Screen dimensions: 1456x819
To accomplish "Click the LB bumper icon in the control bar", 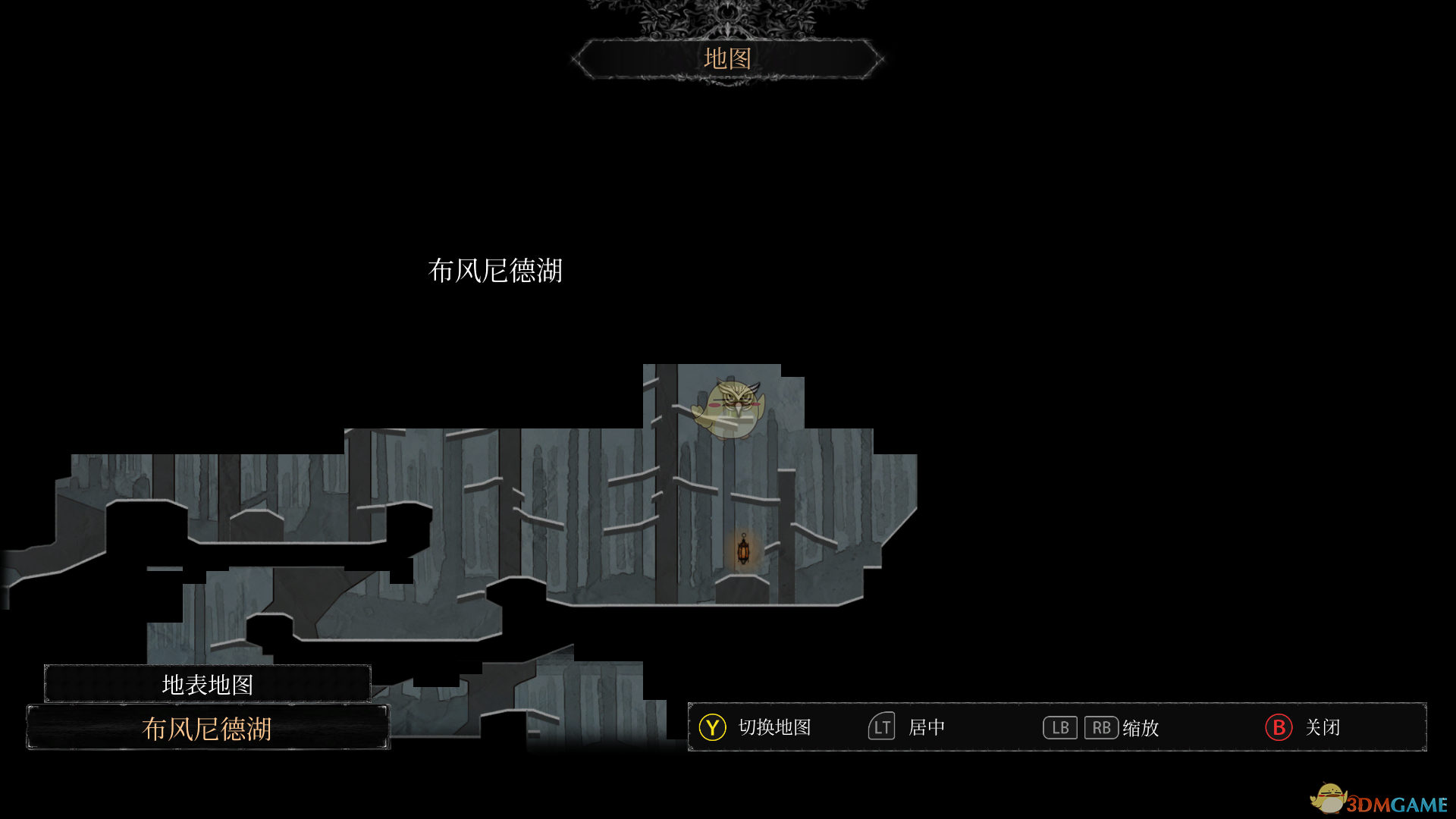I will point(1059,727).
